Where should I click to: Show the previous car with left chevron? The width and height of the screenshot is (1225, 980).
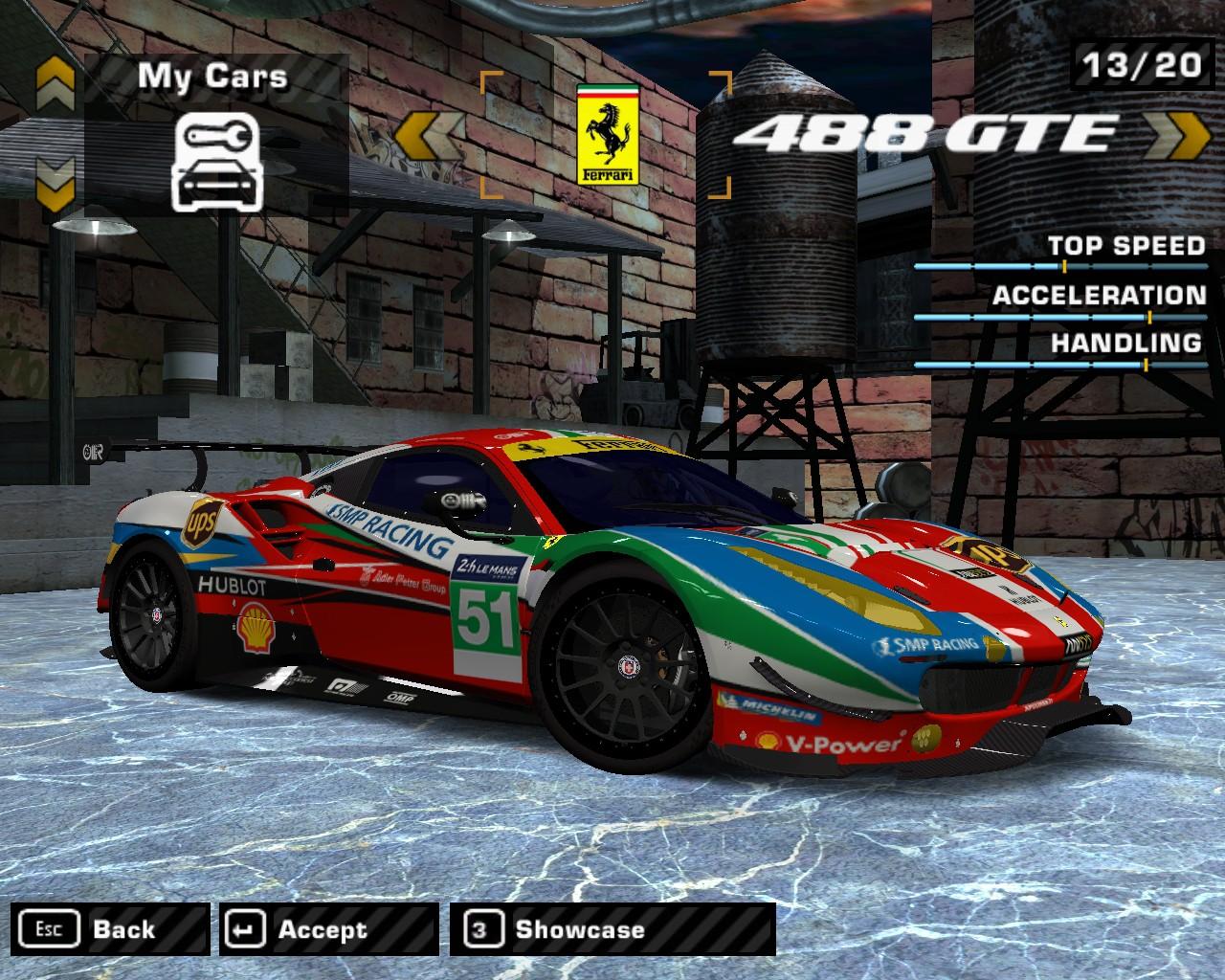(430, 135)
